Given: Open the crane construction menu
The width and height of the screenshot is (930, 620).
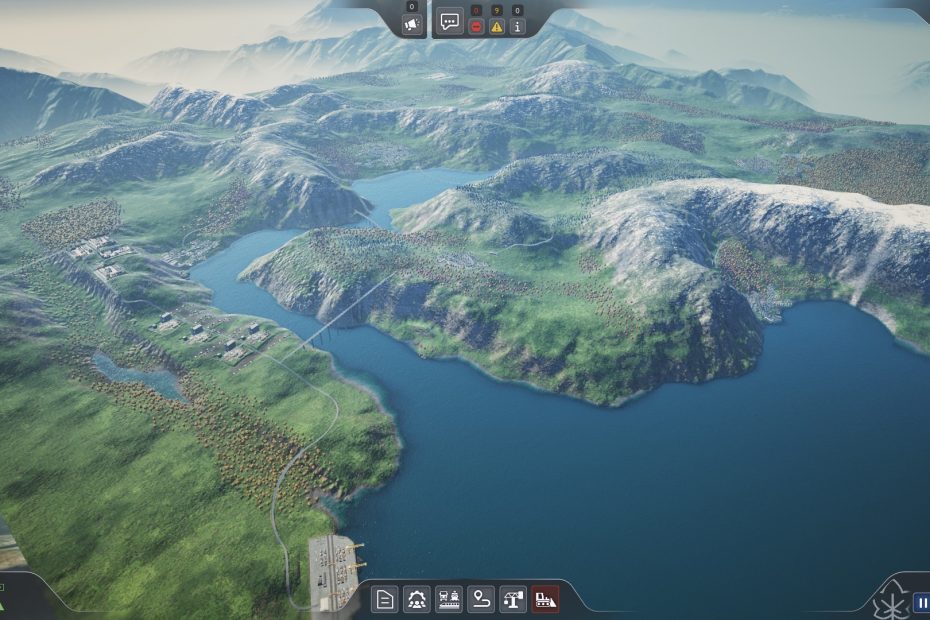Looking at the screenshot, I should pyautogui.click(x=513, y=599).
